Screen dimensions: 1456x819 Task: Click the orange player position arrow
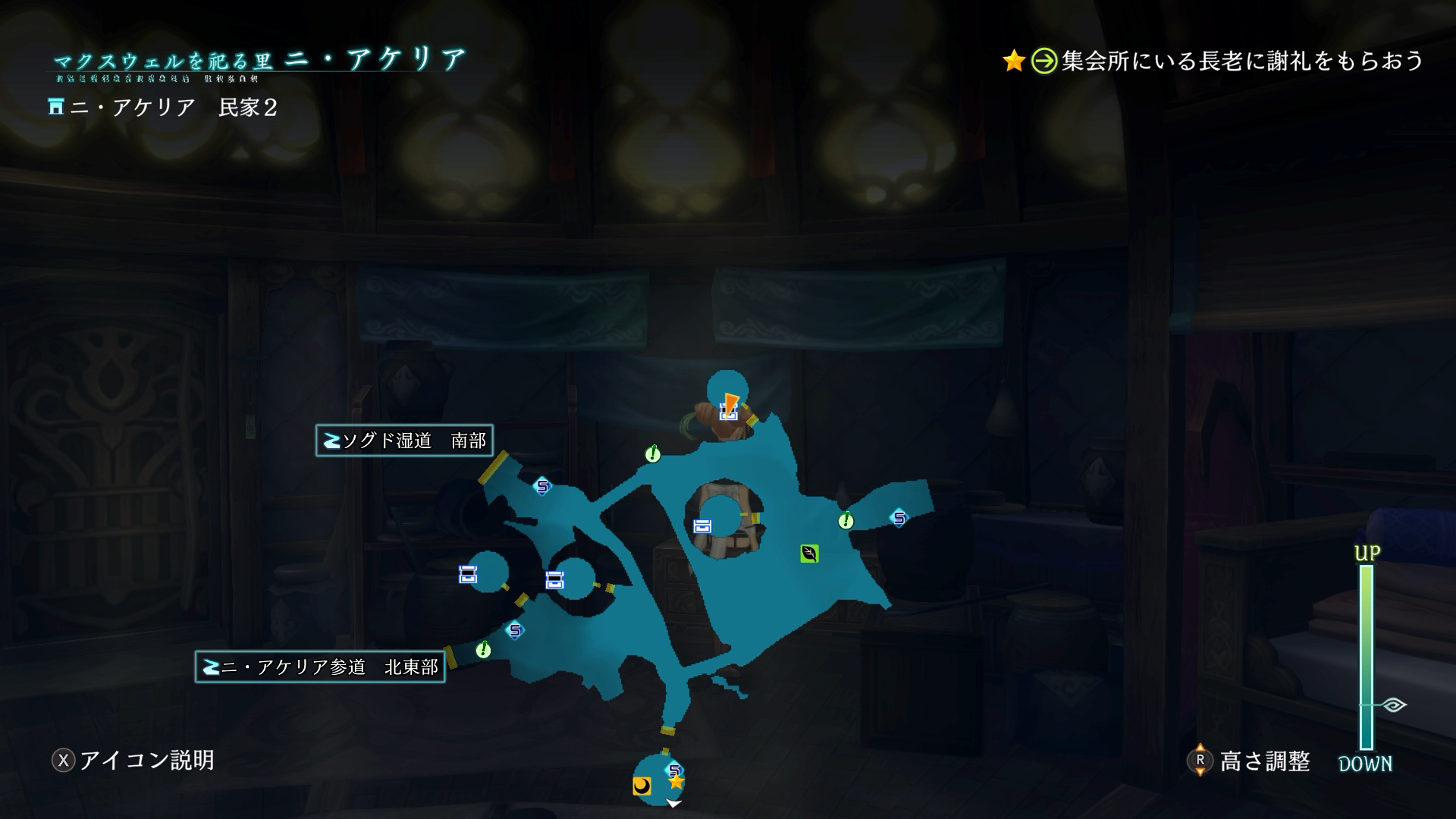point(730,402)
